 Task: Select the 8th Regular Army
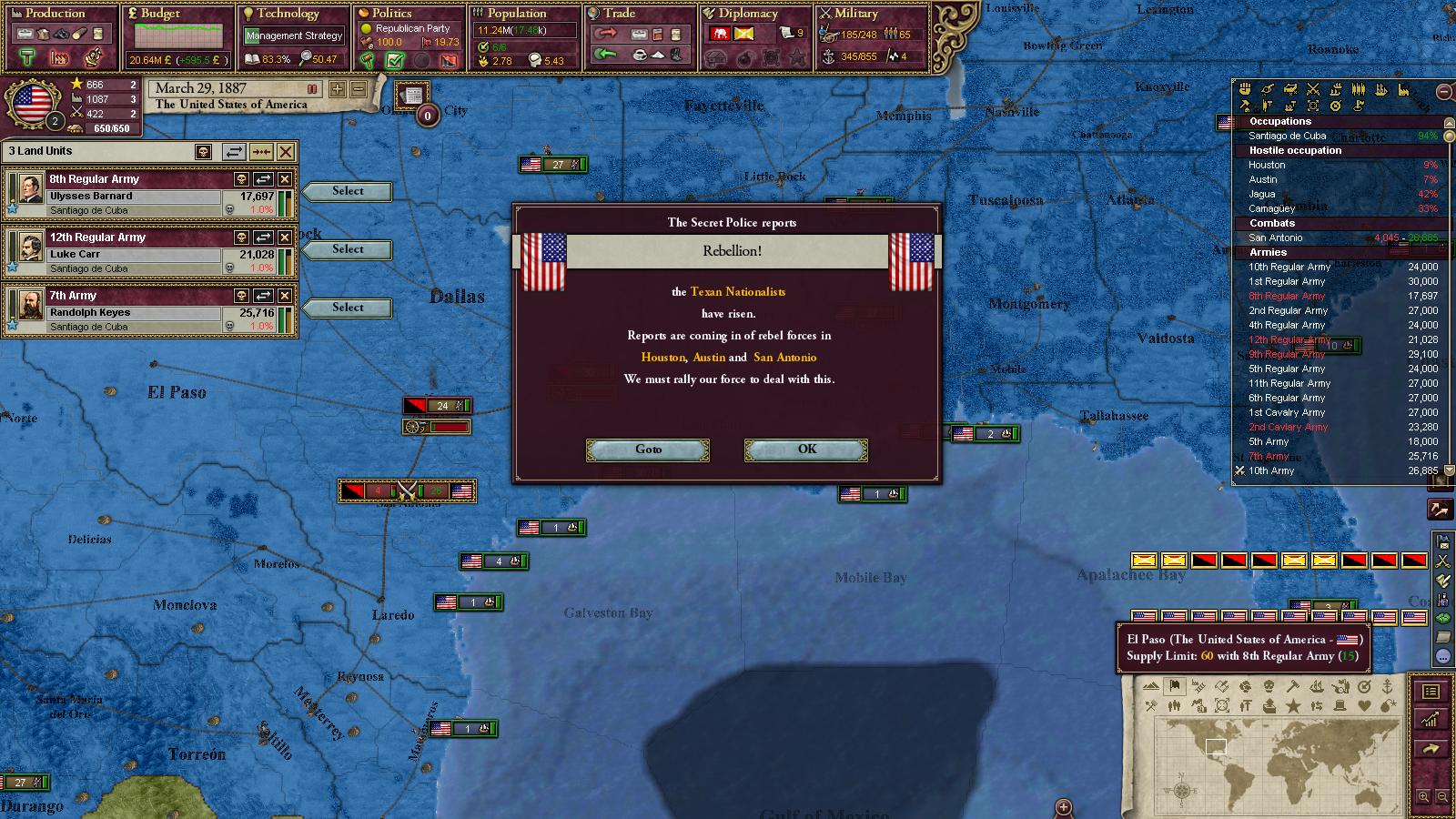pos(347,191)
